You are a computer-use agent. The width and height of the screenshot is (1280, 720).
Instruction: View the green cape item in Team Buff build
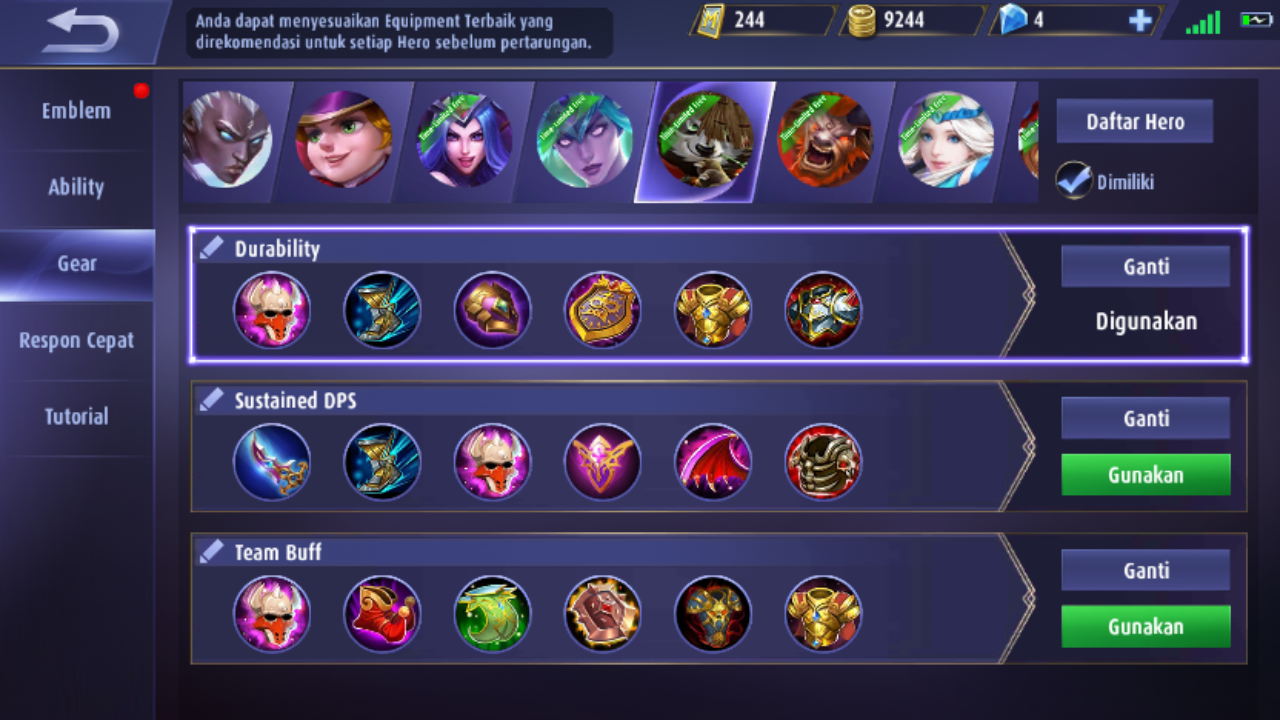tap(492, 614)
